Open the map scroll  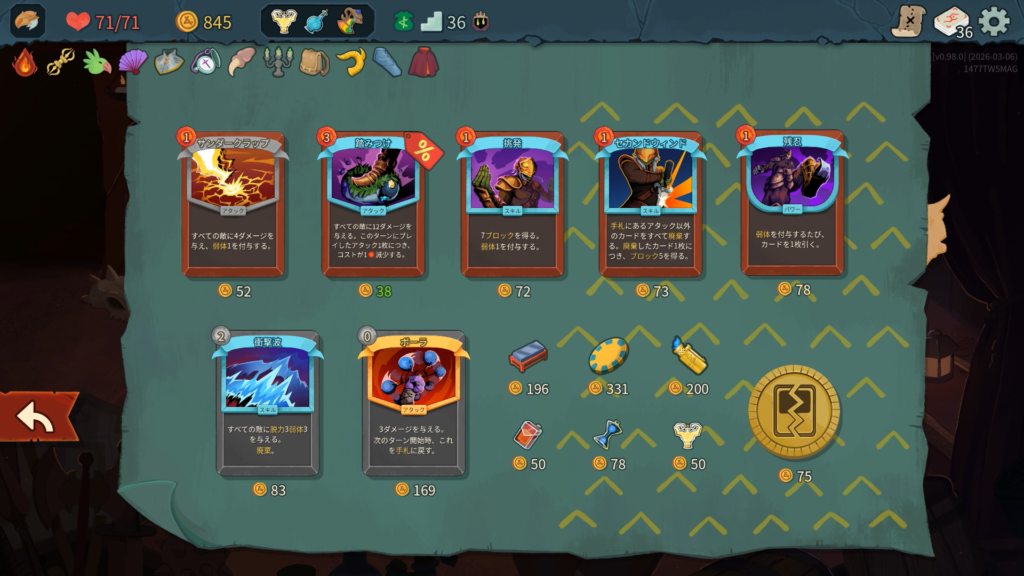point(908,21)
